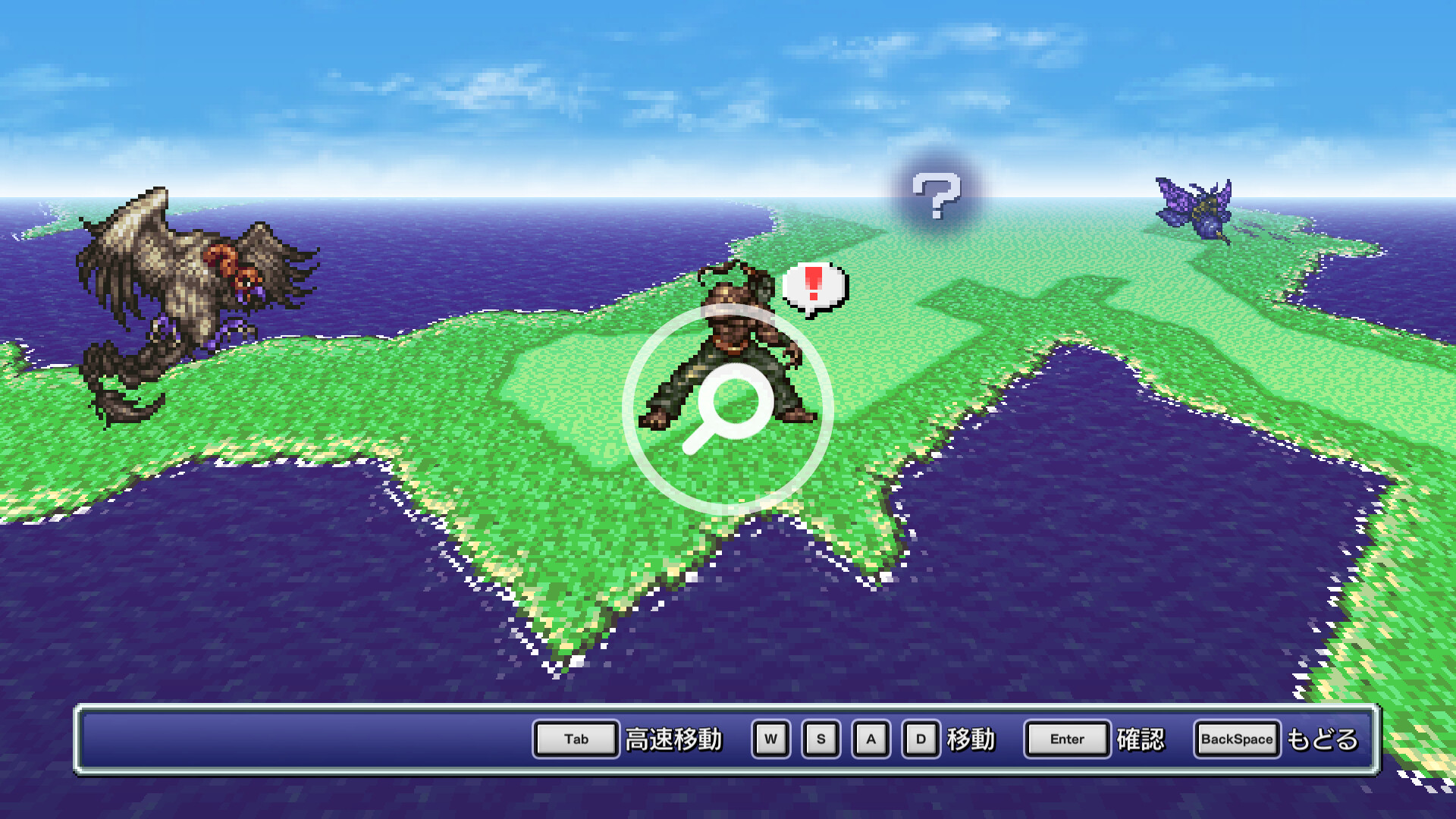Select the 高速移動 fast-travel label
1456x819 pixels.
click(x=673, y=739)
